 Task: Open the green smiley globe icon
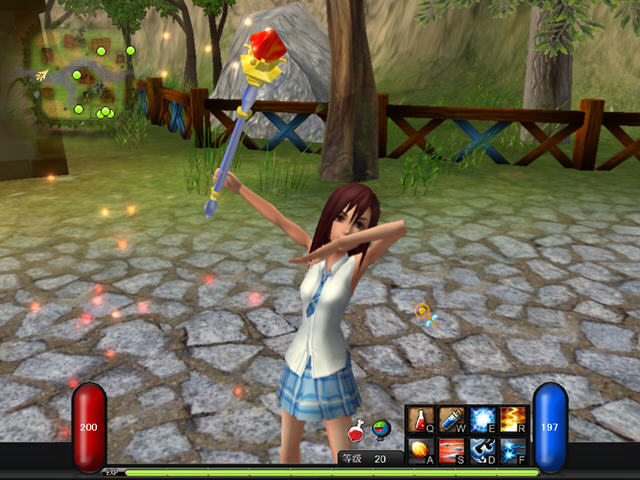(381, 430)
